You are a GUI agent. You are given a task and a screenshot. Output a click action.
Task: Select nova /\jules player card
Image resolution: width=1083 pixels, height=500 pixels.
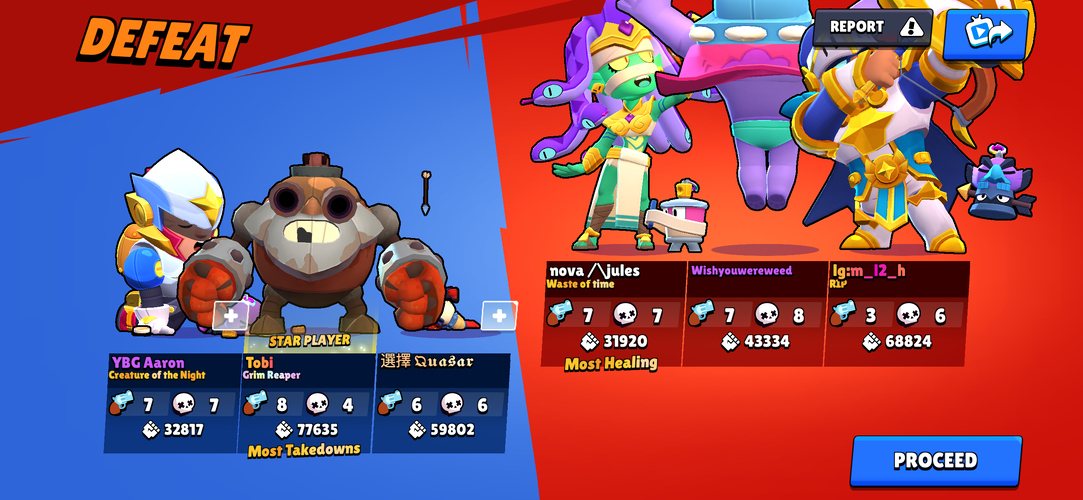click(x=613, y=314)
